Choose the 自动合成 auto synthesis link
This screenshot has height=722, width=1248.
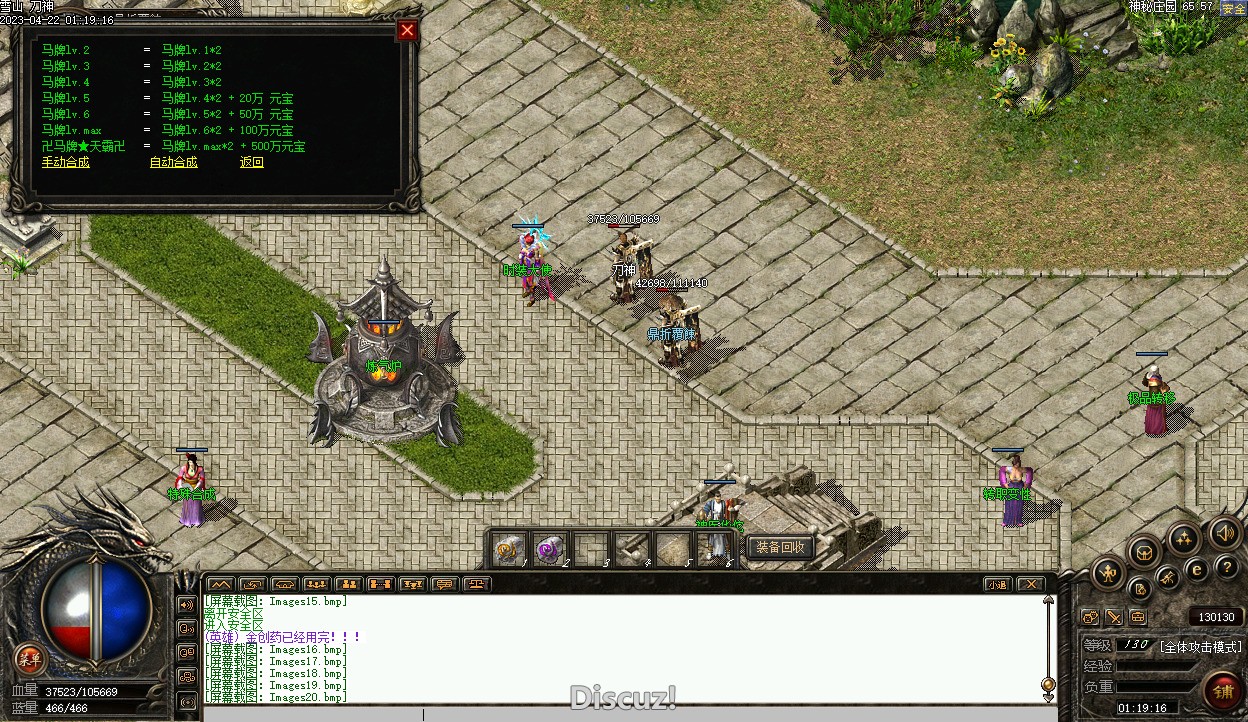click(x=173, y=162)
